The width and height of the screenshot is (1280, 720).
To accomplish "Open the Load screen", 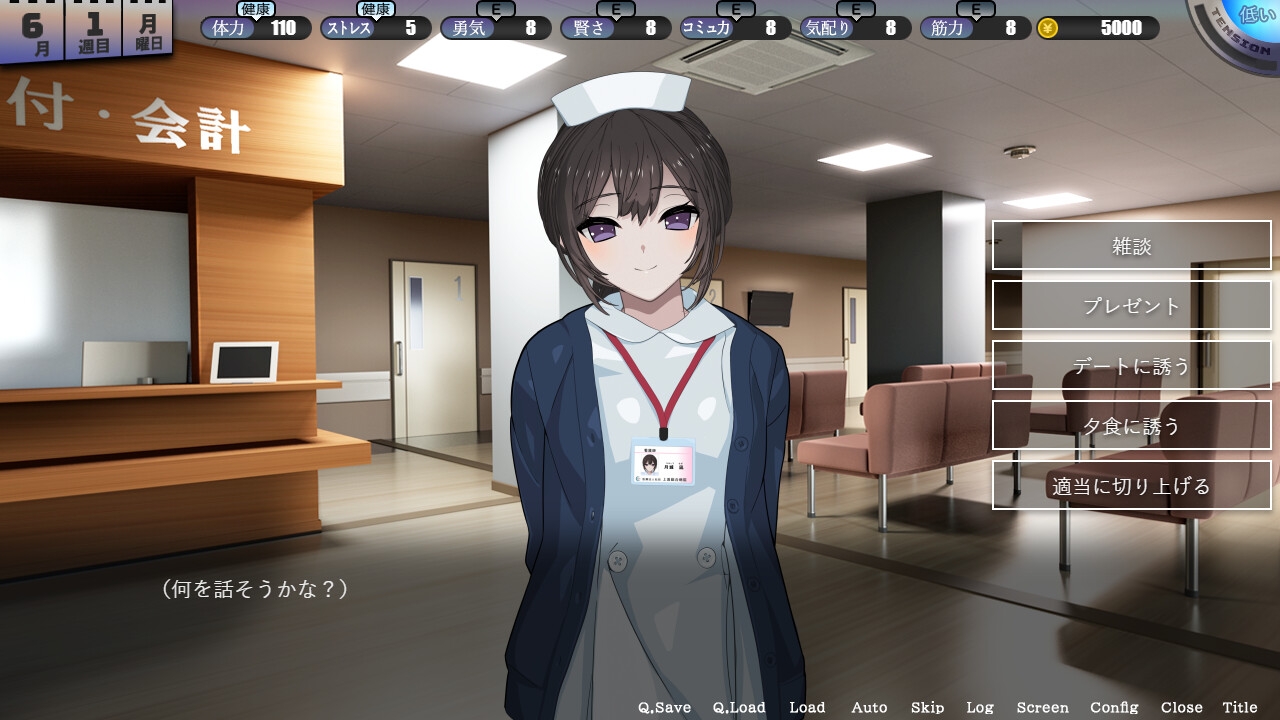I will point(807,707).
